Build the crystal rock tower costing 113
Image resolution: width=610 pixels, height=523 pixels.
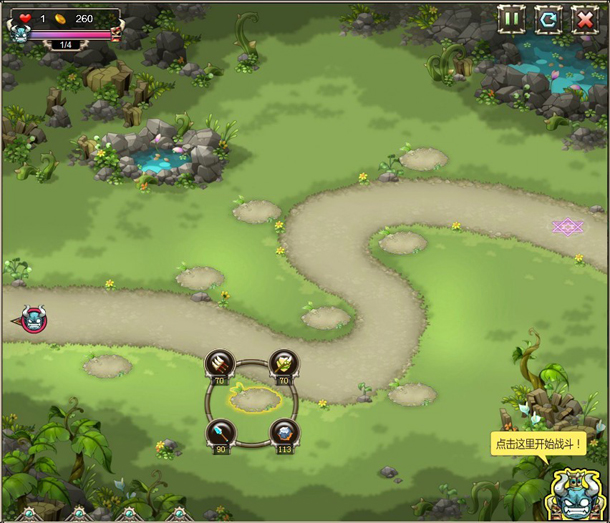pos(283,432)
